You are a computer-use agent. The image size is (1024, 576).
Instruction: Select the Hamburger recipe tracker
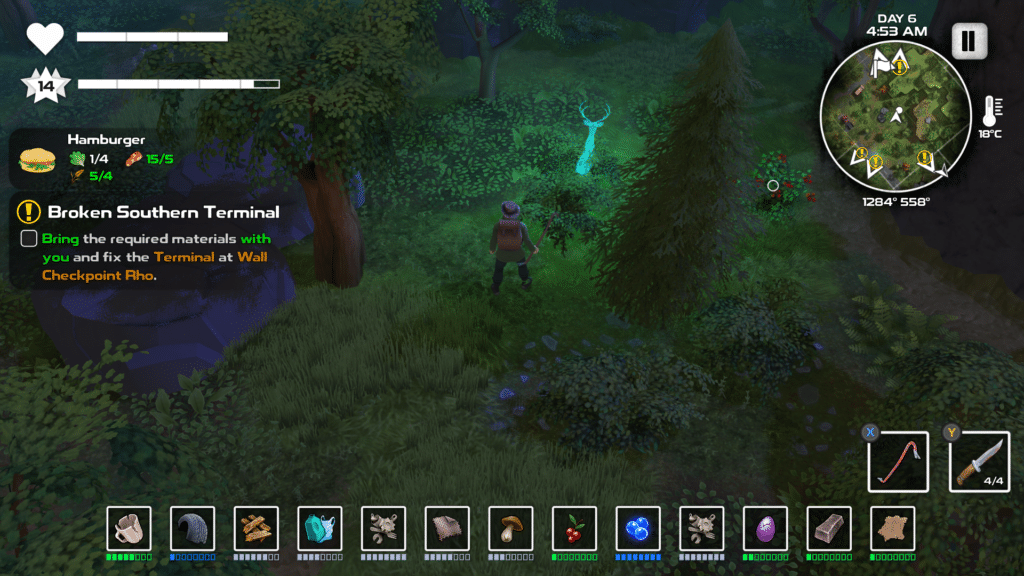38,159
